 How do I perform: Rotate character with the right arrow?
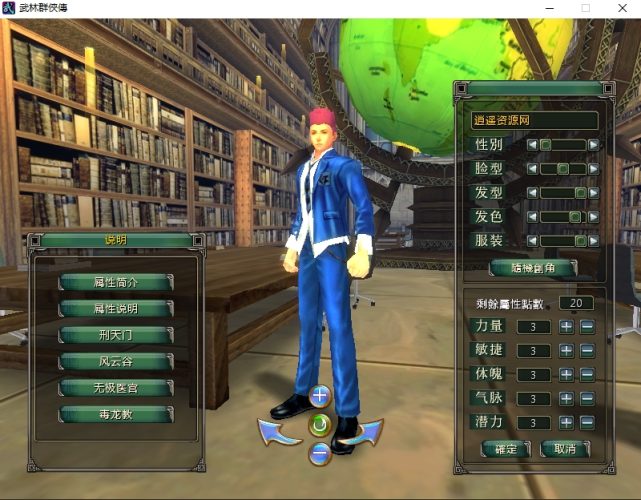[x=361, y=431]
